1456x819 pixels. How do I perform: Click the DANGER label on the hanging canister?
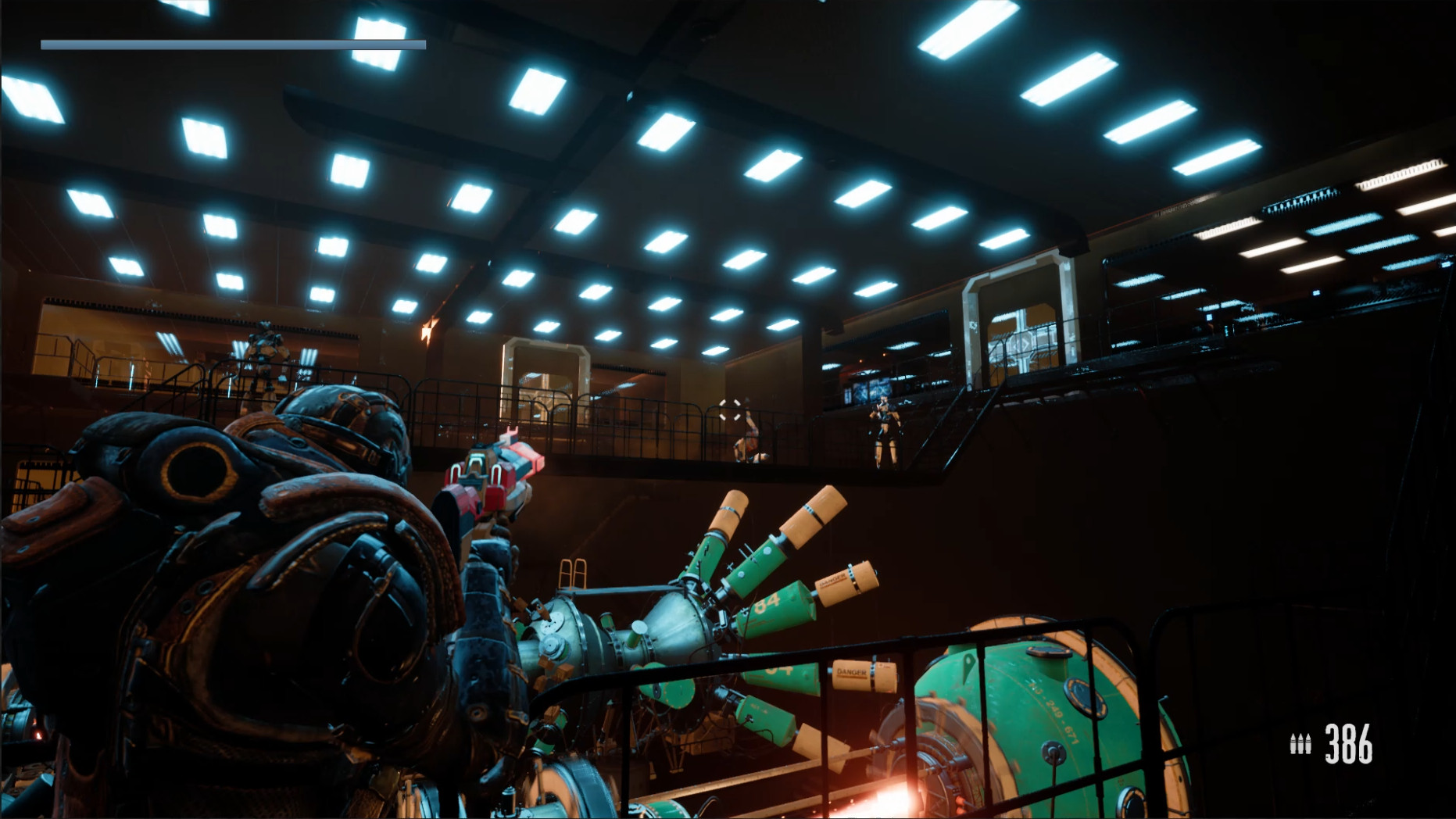[851, 671]
